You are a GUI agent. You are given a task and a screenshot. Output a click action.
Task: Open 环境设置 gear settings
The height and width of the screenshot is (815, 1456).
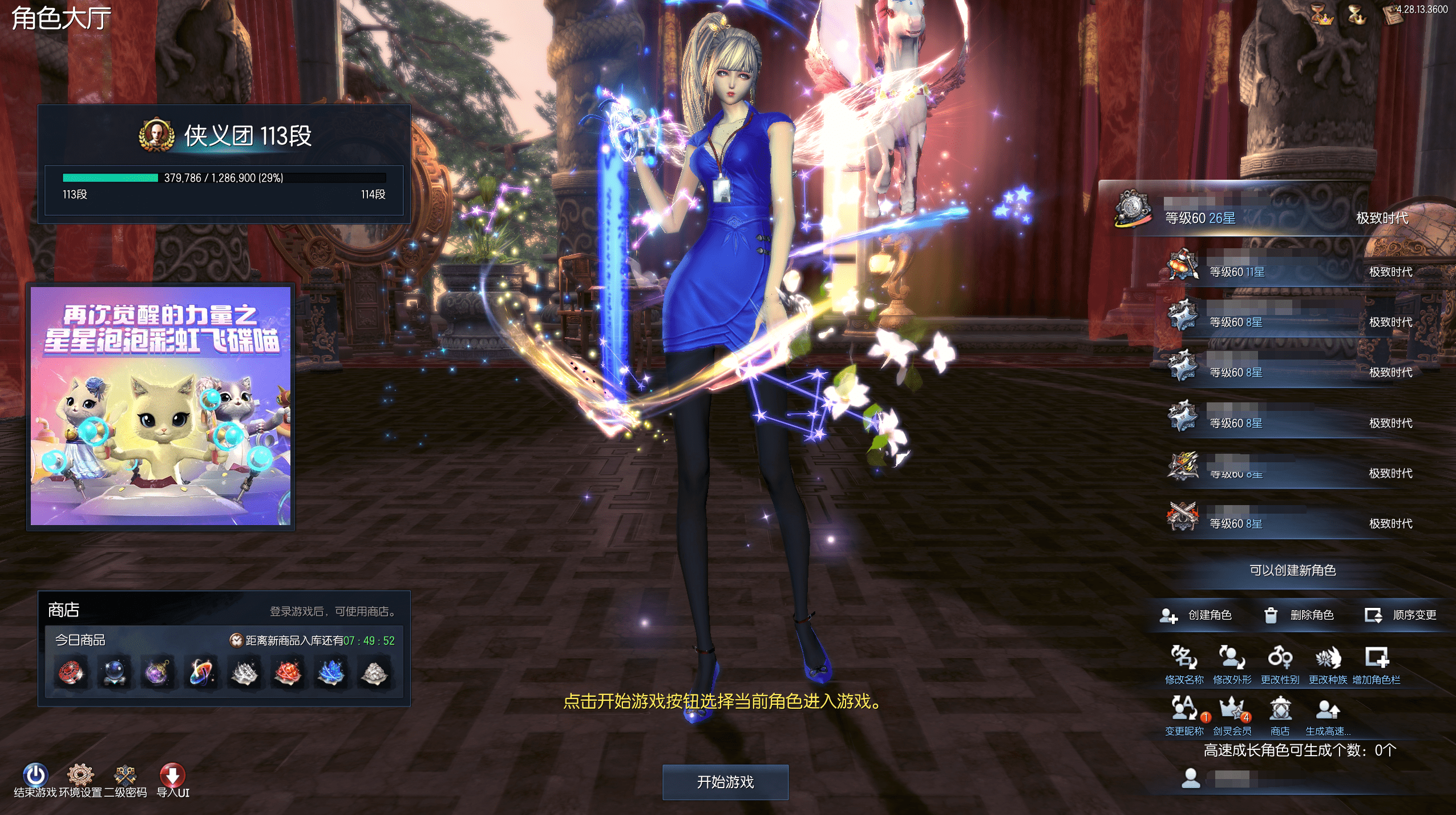click(80, 776)
